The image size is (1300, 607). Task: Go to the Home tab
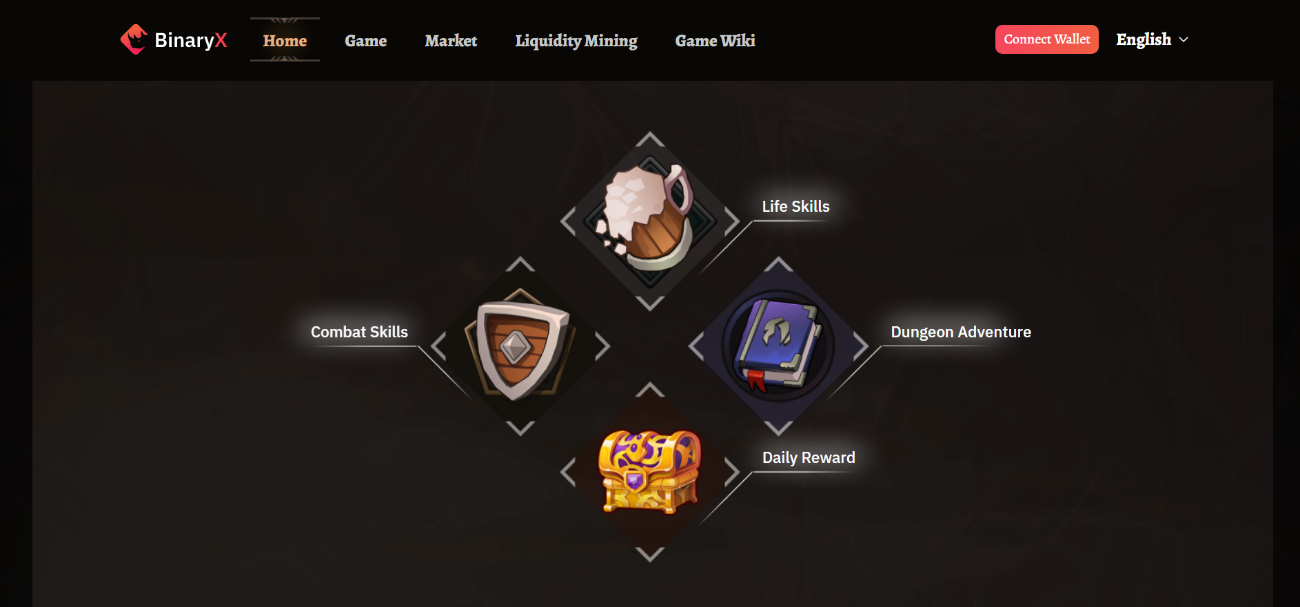(x=285, y=40)
